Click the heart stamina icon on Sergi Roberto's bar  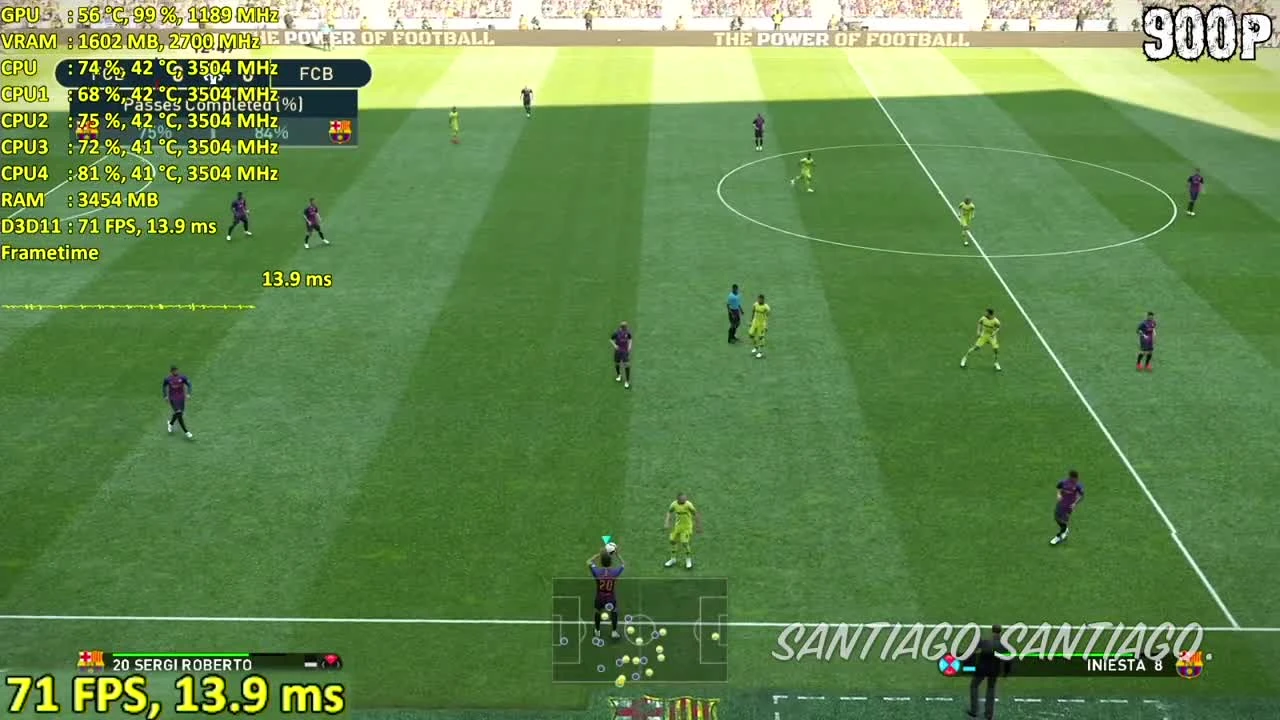332,663
